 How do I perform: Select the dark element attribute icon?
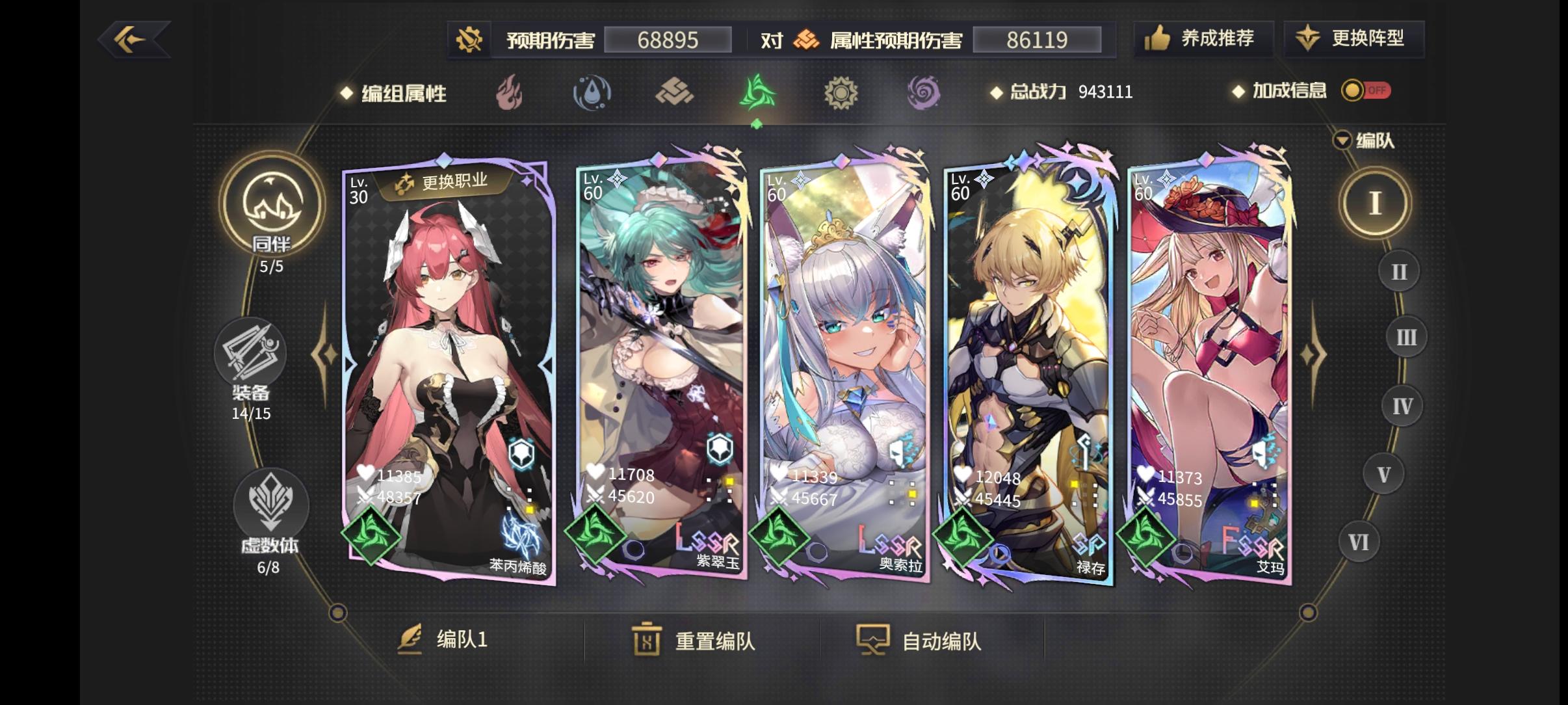click(x=926, y=94)
